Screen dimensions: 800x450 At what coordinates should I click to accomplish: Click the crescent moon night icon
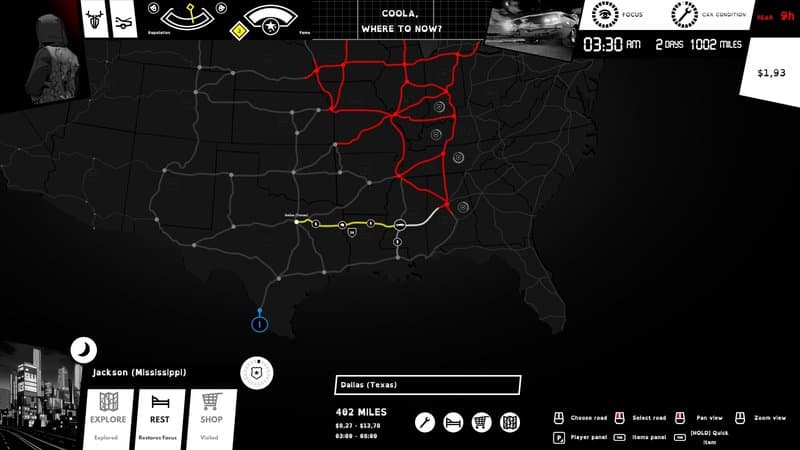point(83,350)
